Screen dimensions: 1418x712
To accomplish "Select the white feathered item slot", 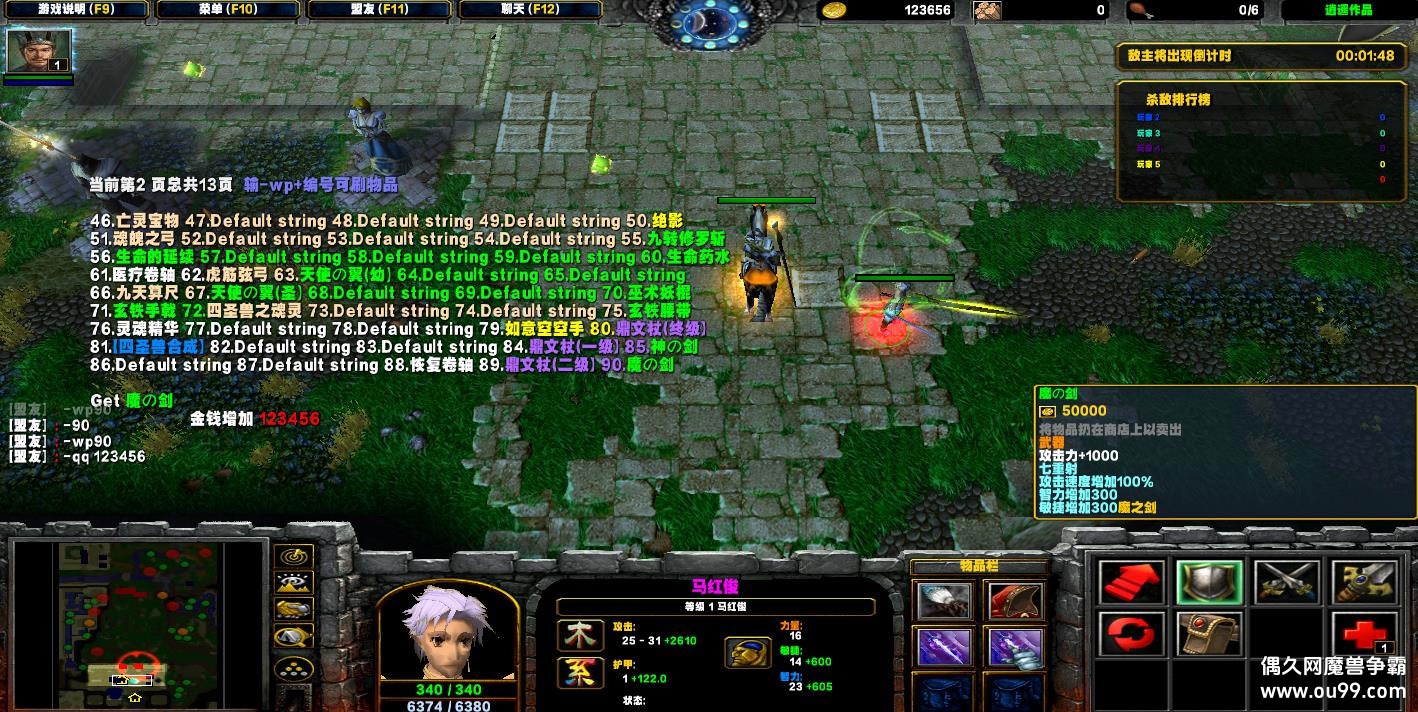I will [944, 602].
